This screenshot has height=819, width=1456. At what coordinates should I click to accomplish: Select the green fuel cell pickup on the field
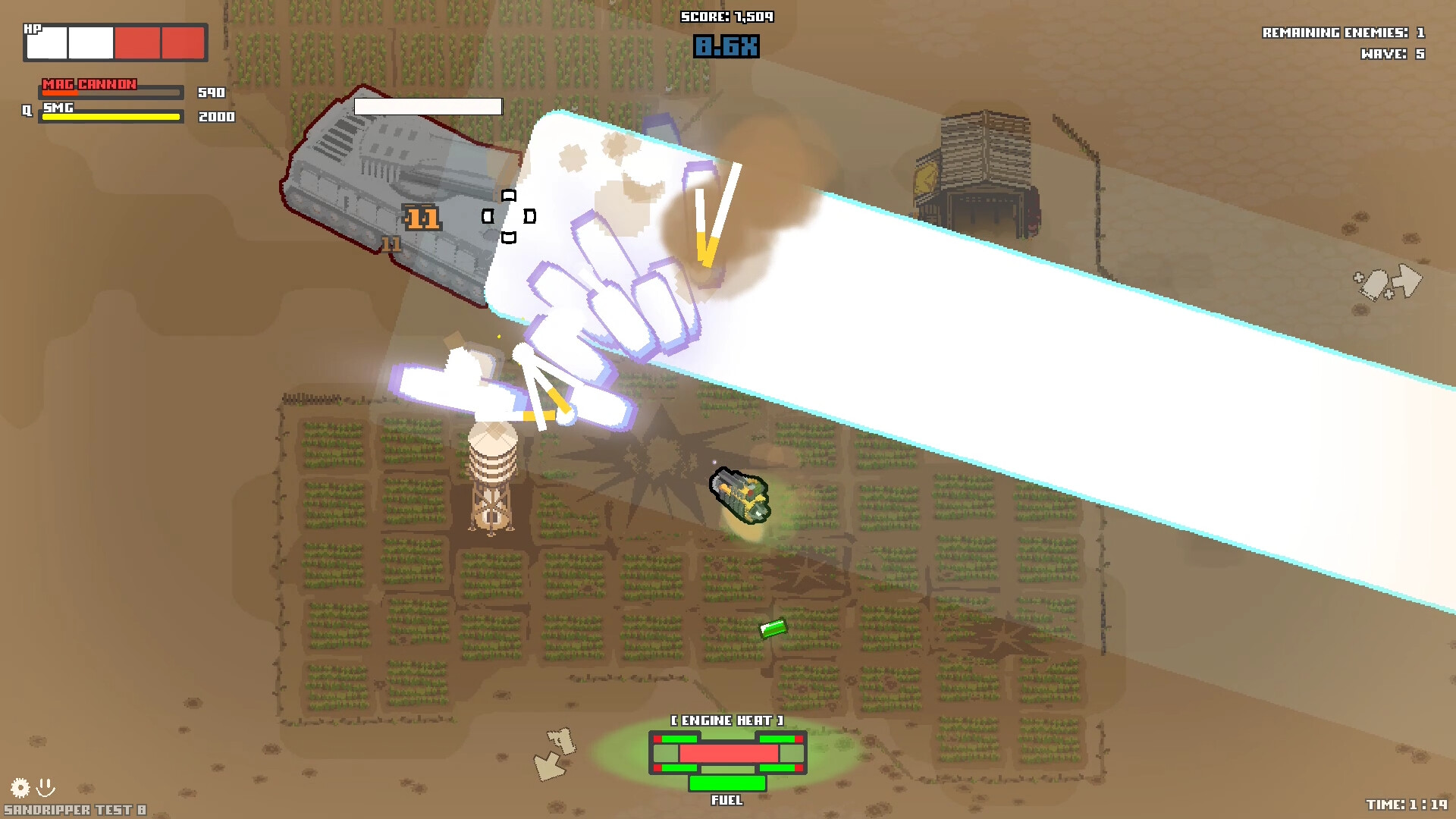[x=773, y=630]
